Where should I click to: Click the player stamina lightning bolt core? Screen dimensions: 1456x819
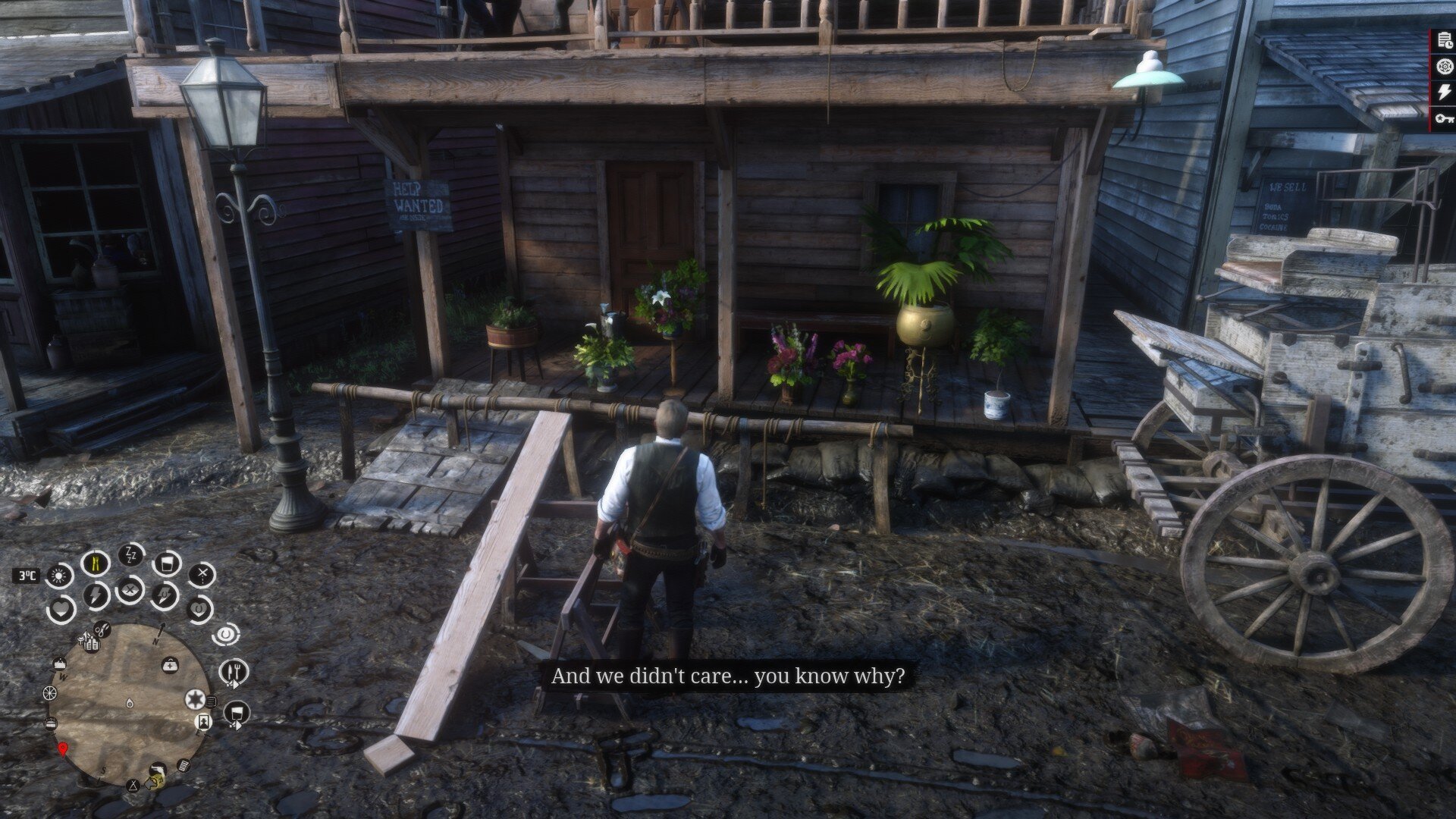(x=96, y=595)
